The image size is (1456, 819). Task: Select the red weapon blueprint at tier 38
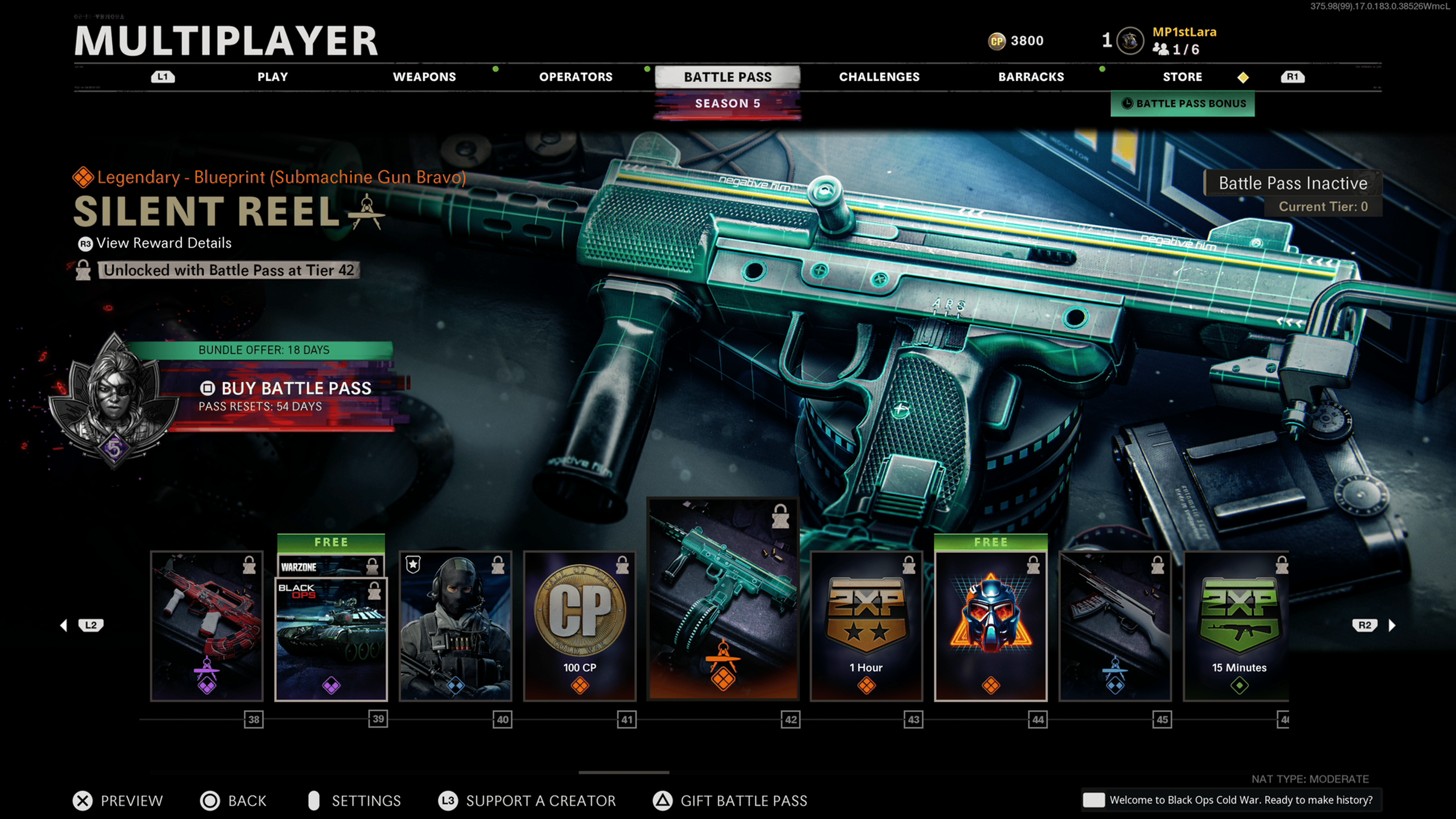pos(207,626)
